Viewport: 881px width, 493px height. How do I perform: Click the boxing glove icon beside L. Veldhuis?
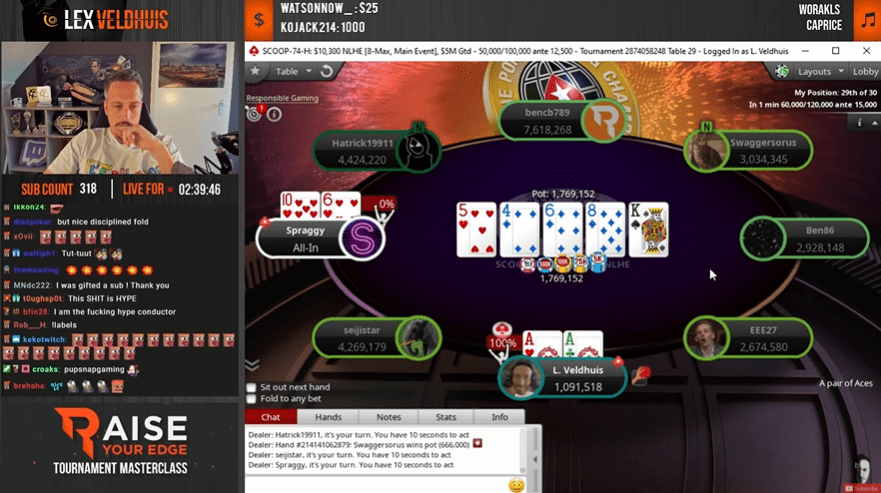640,376
